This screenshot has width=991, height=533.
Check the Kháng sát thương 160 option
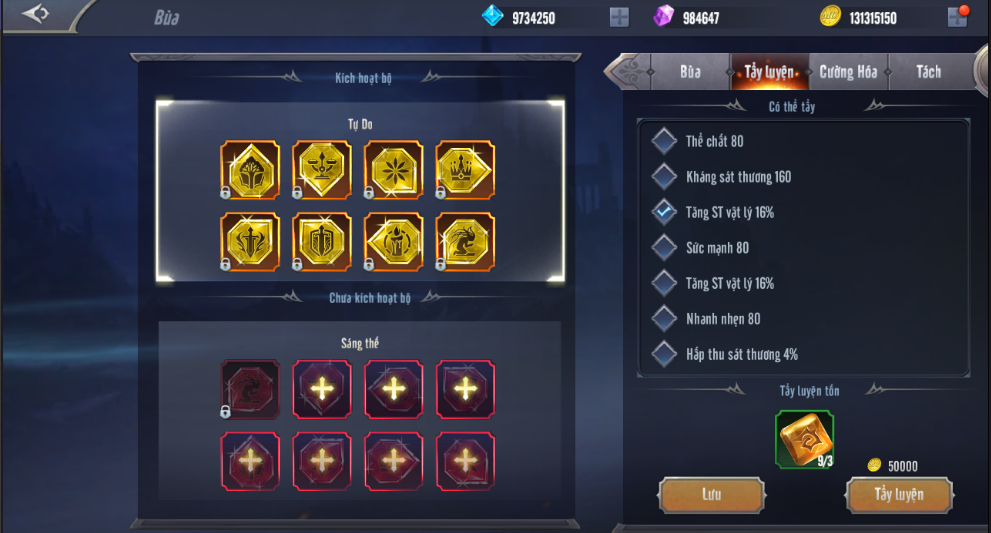[664, 177]
